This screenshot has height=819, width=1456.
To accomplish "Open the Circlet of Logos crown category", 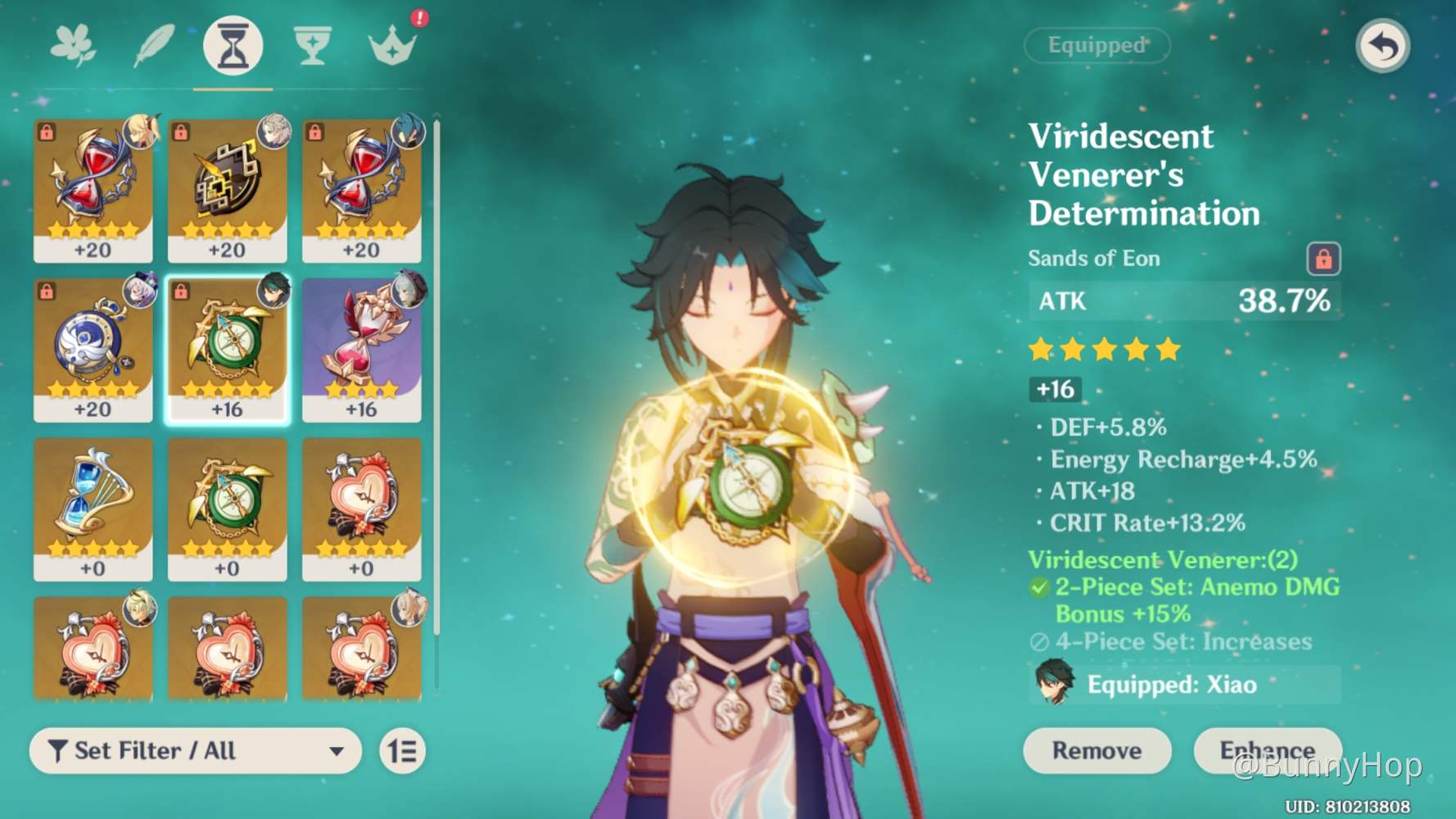I will pos(391,48).
